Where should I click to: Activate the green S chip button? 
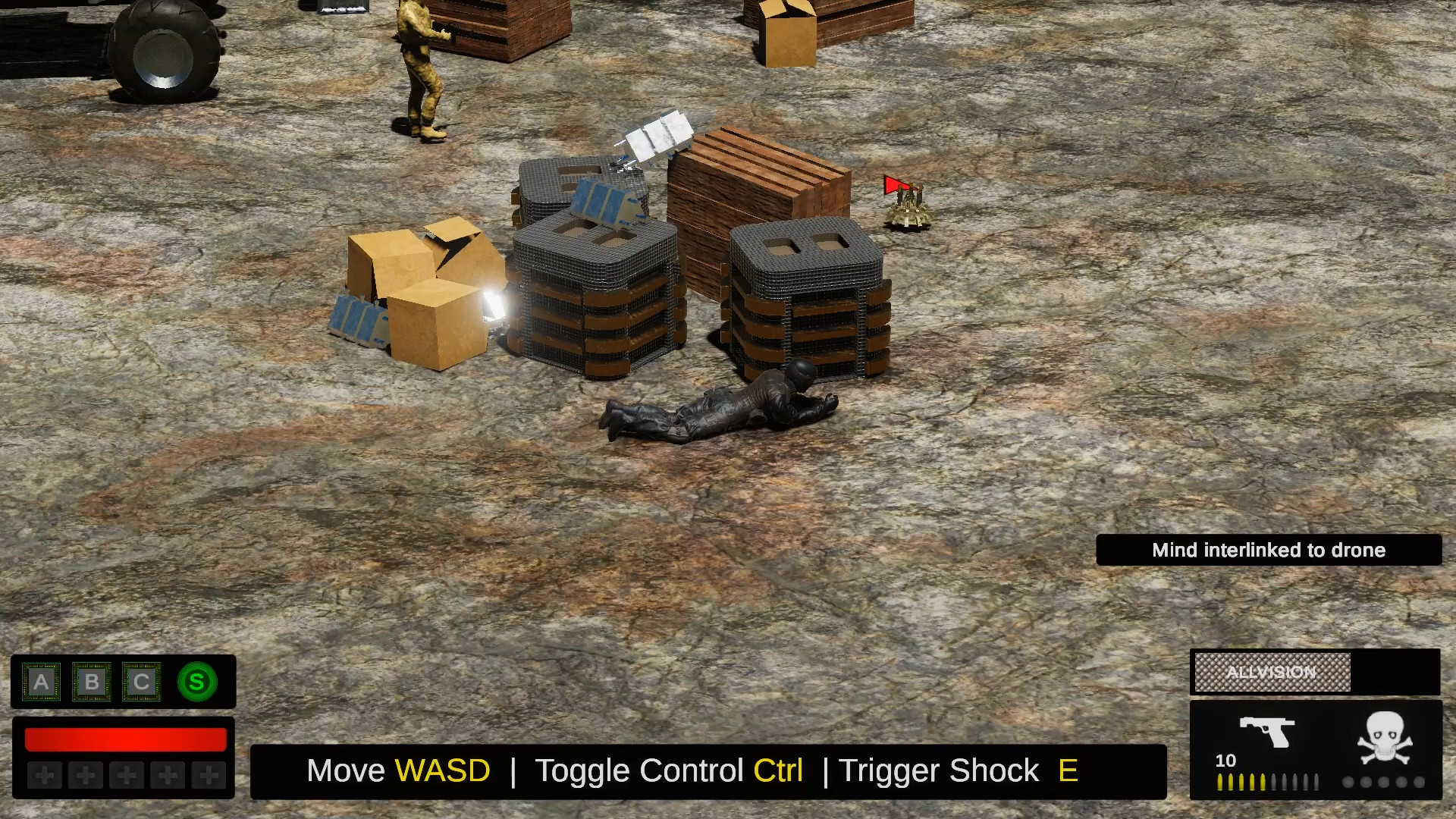[196, 681]
